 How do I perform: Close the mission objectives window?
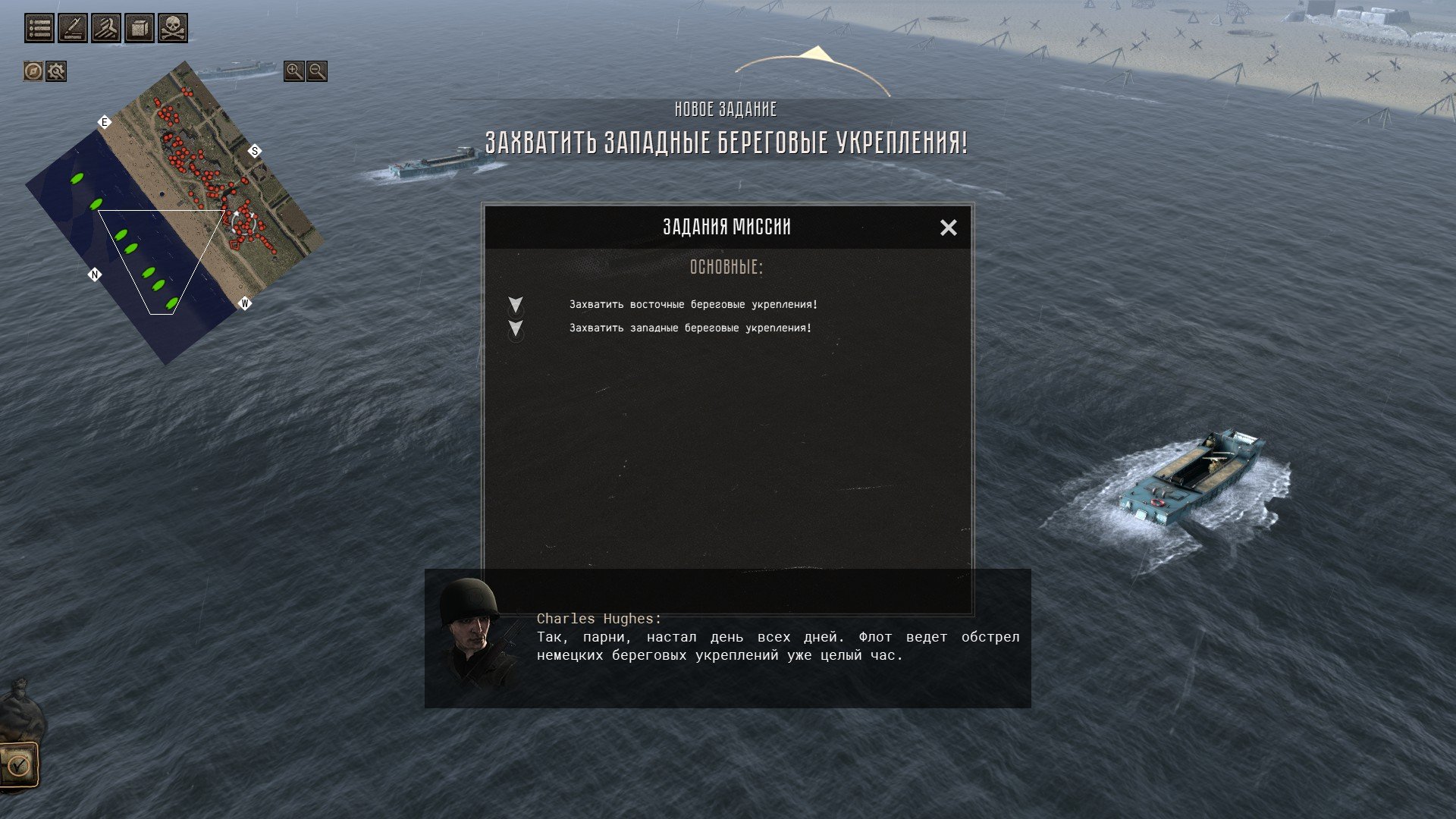(x=948, y=227)
